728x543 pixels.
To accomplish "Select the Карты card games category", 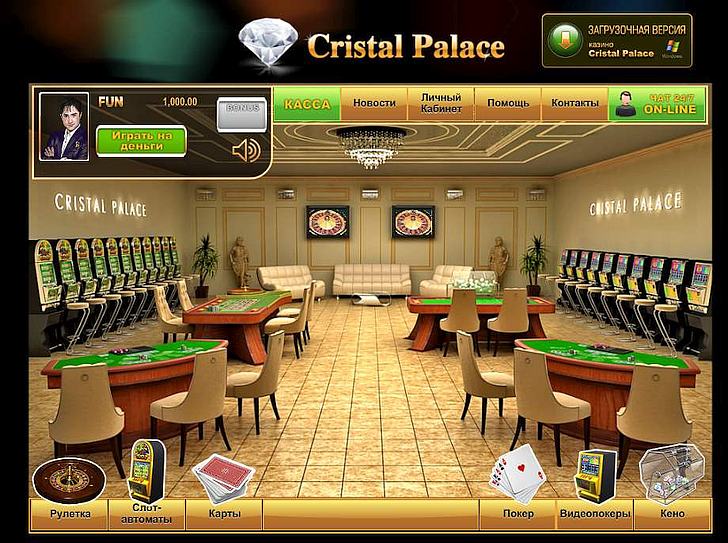I will pos(223,514).
